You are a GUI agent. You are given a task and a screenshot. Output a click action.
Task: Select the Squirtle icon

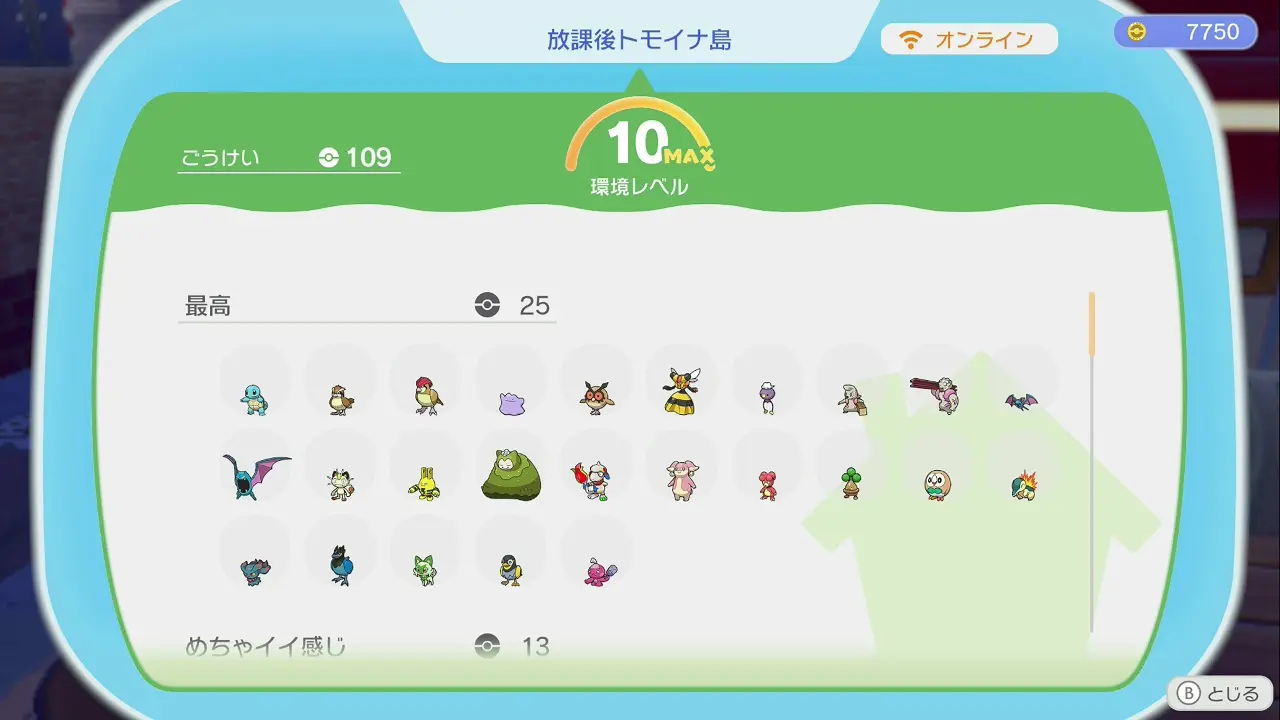tap(254, 399)
